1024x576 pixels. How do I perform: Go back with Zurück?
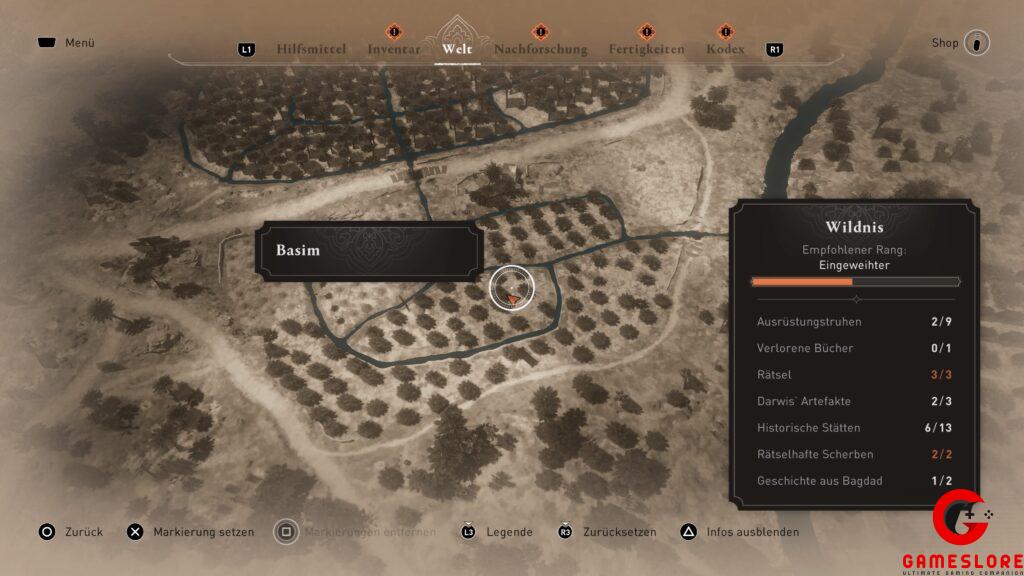72,532
